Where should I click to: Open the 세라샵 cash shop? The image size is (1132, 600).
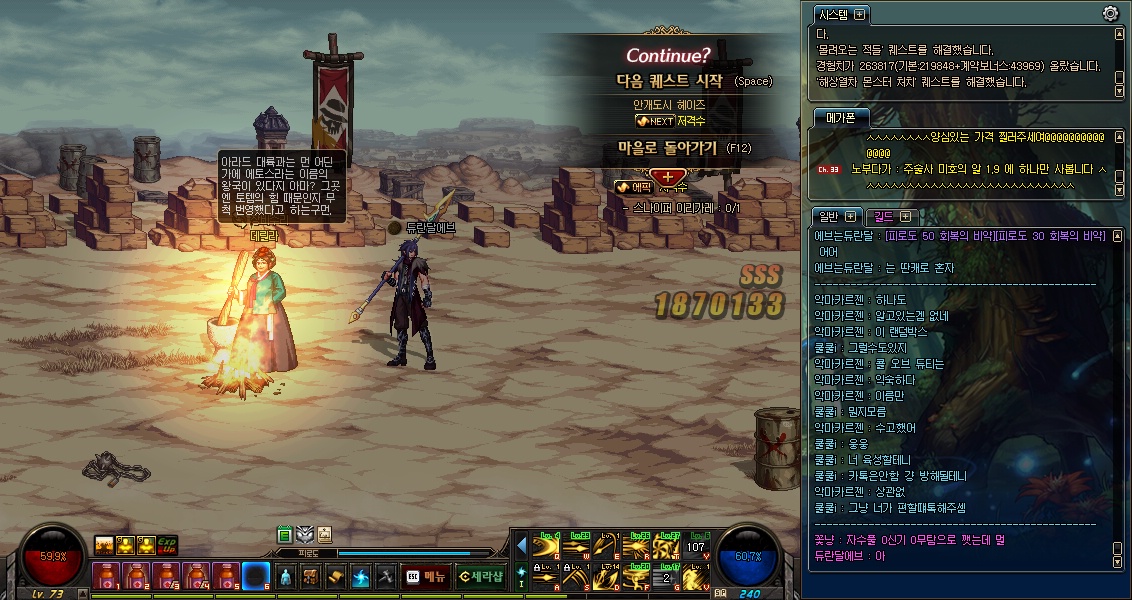coord(479,577)
